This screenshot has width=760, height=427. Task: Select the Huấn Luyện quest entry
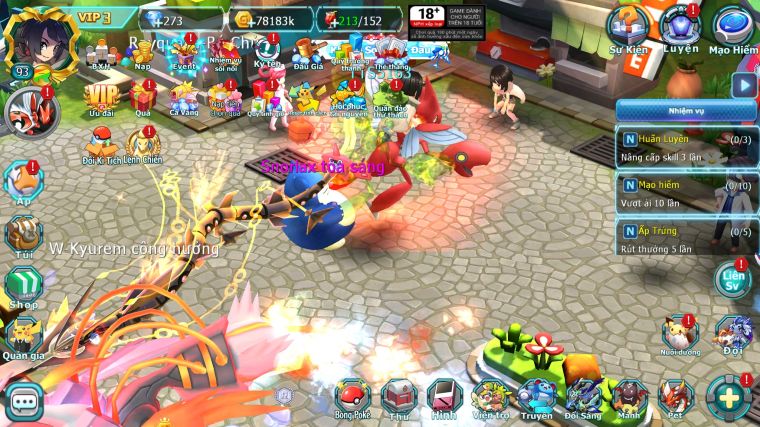click(685, 146)
